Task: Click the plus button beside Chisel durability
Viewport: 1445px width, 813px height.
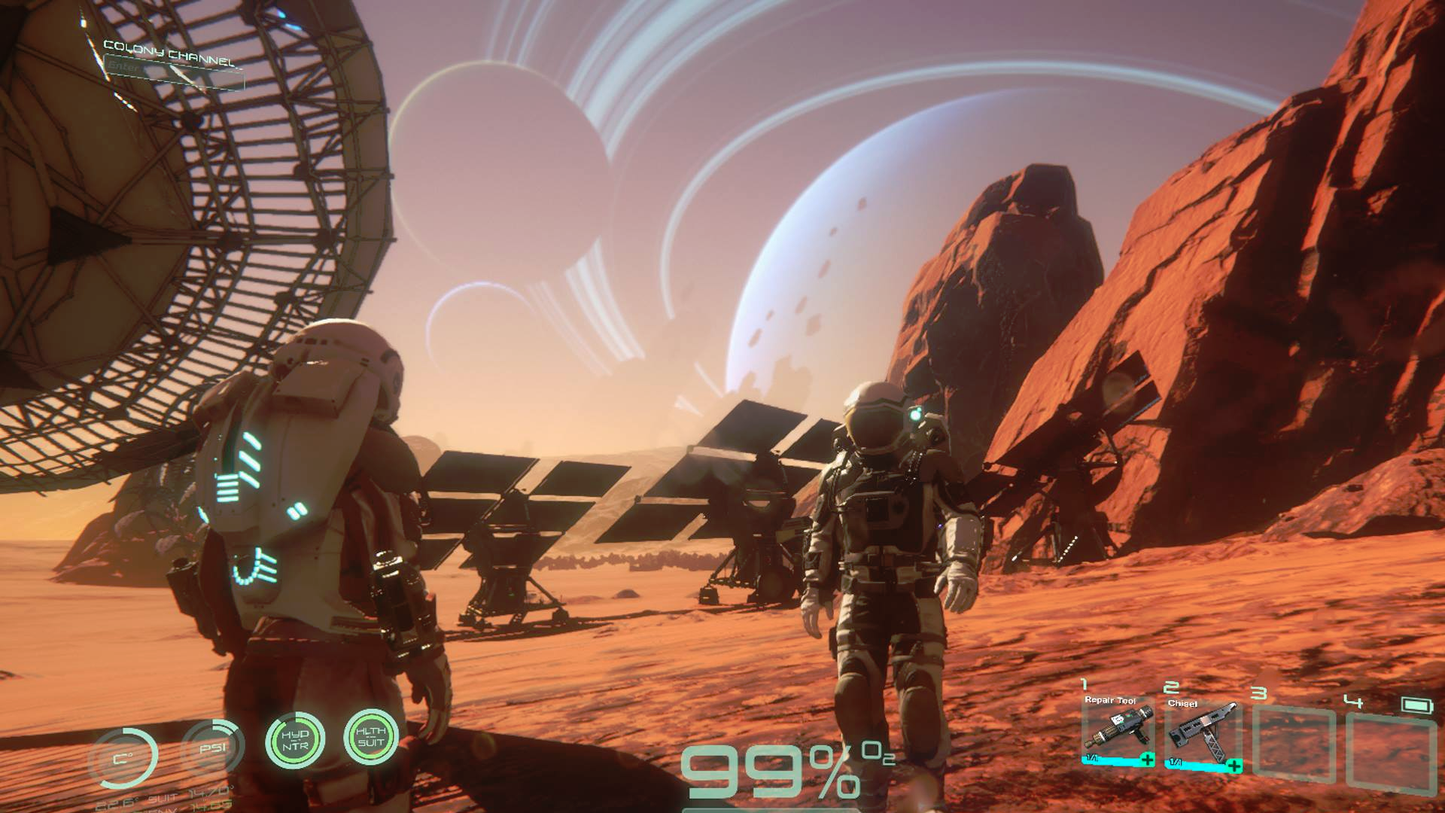Action: [x=1232, y=765]
